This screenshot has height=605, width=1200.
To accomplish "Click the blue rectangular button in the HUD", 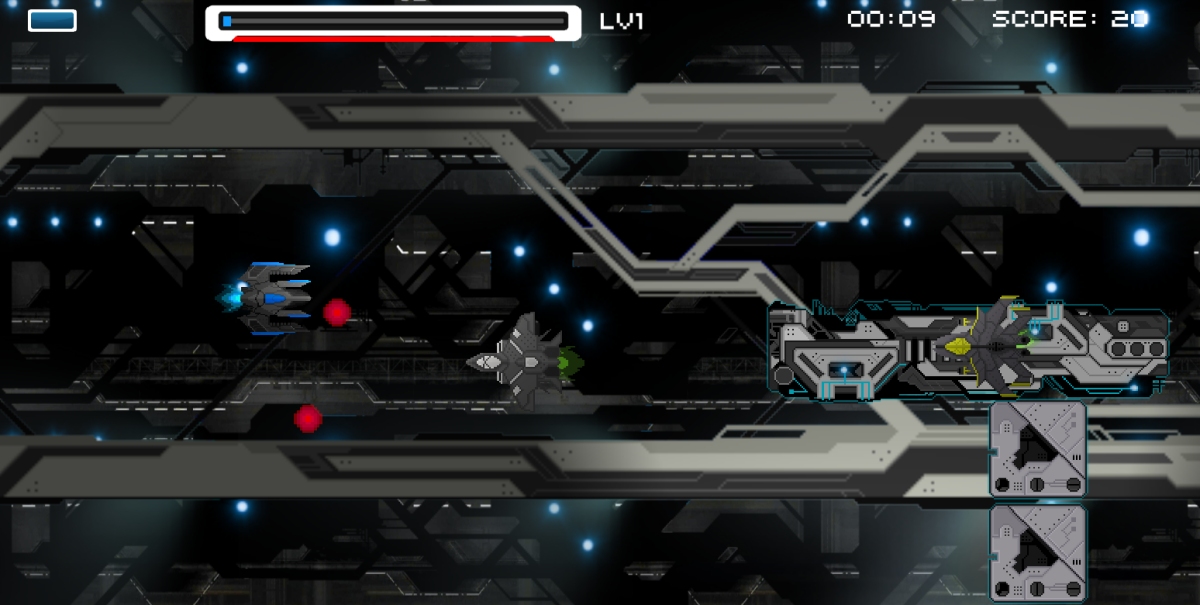I will [x=52, y=20].
